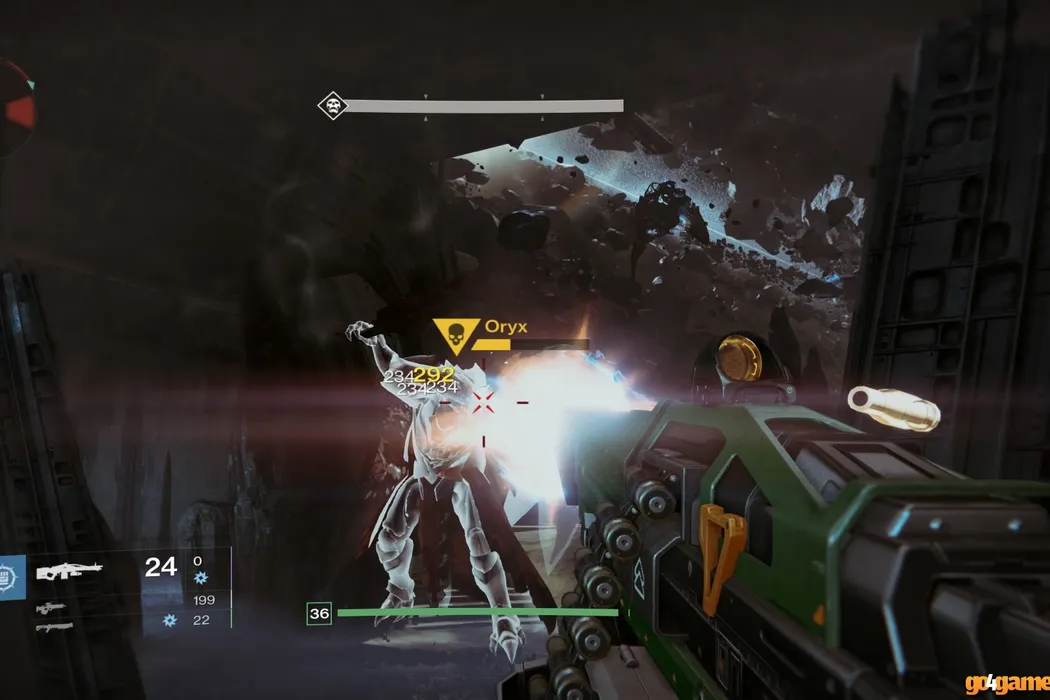Select the equipped primary rifle icon
The width and height of the screenshot is (1050, 700).
tap(68, 571)
